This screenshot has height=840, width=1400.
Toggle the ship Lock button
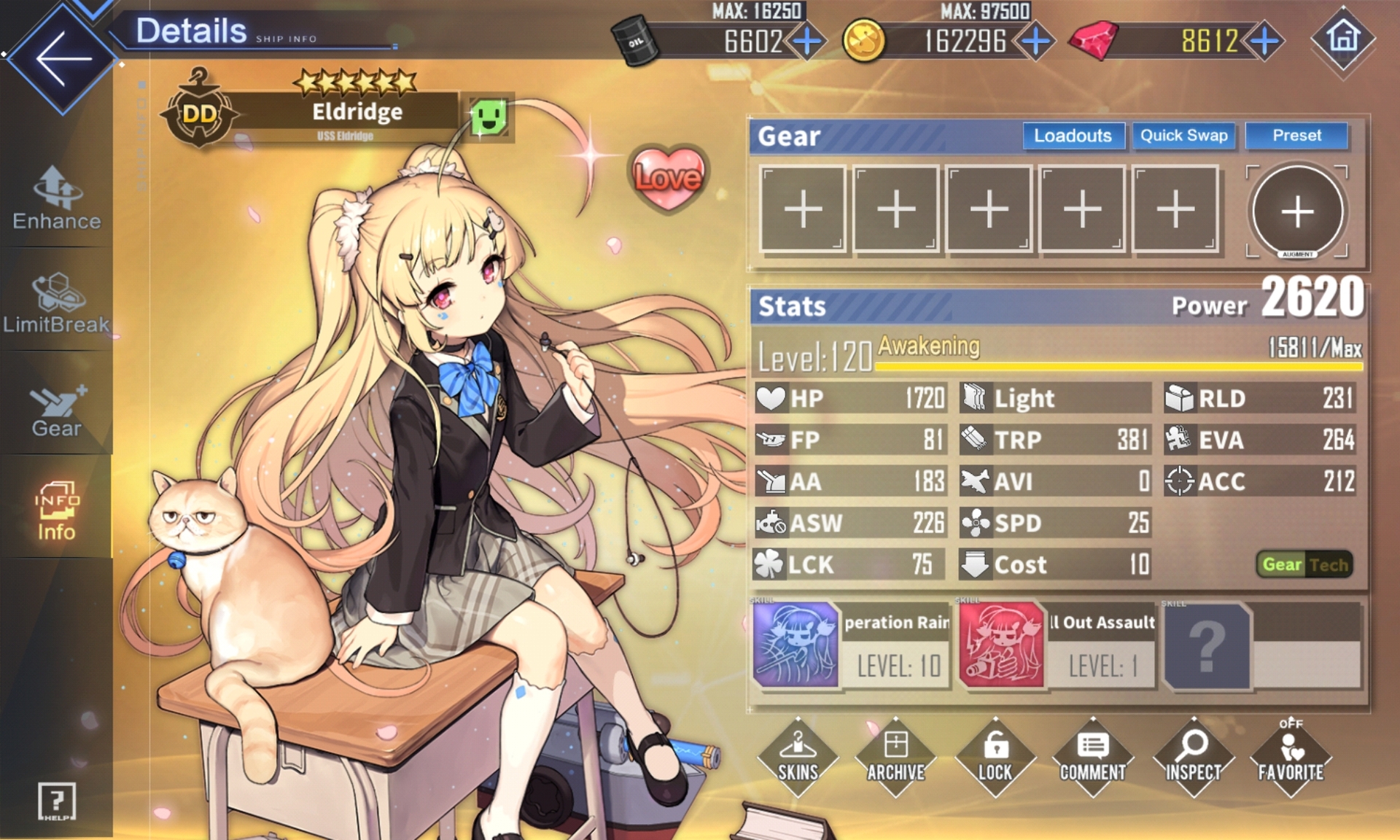tap(995, 758)
